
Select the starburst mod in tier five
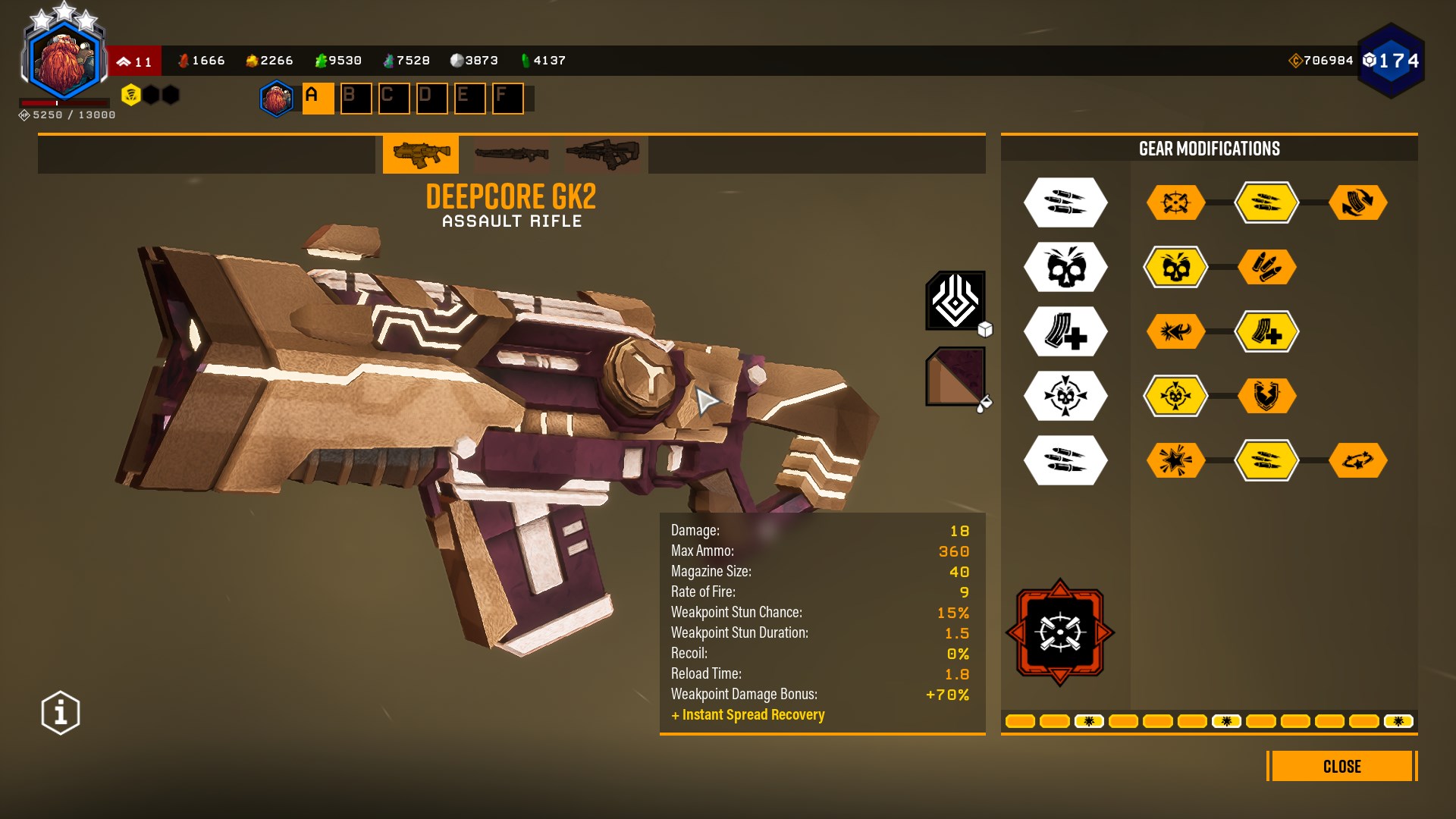tap(1175, 460)
